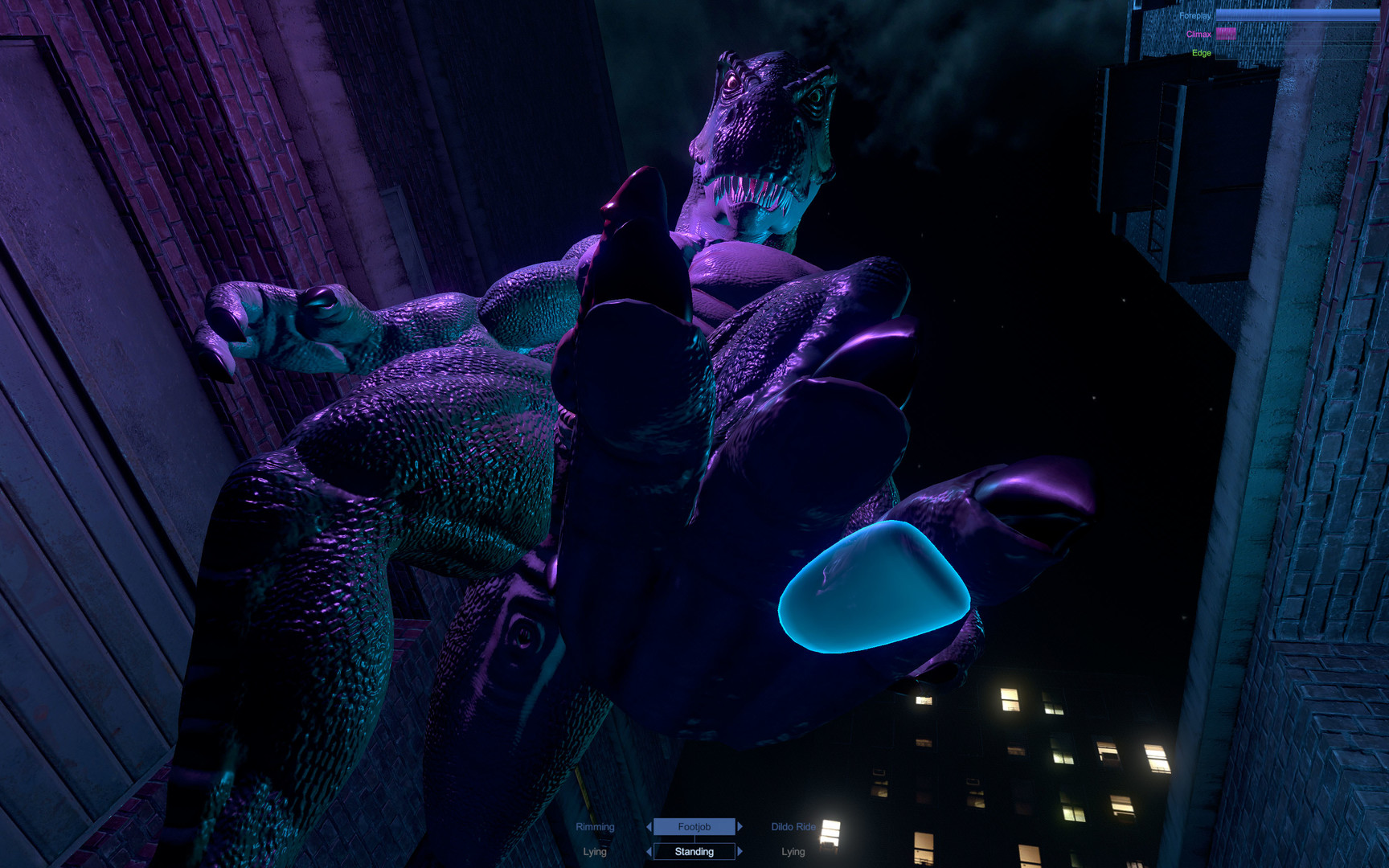Select the highlighted Standing pose

click(x=694, y=851)
